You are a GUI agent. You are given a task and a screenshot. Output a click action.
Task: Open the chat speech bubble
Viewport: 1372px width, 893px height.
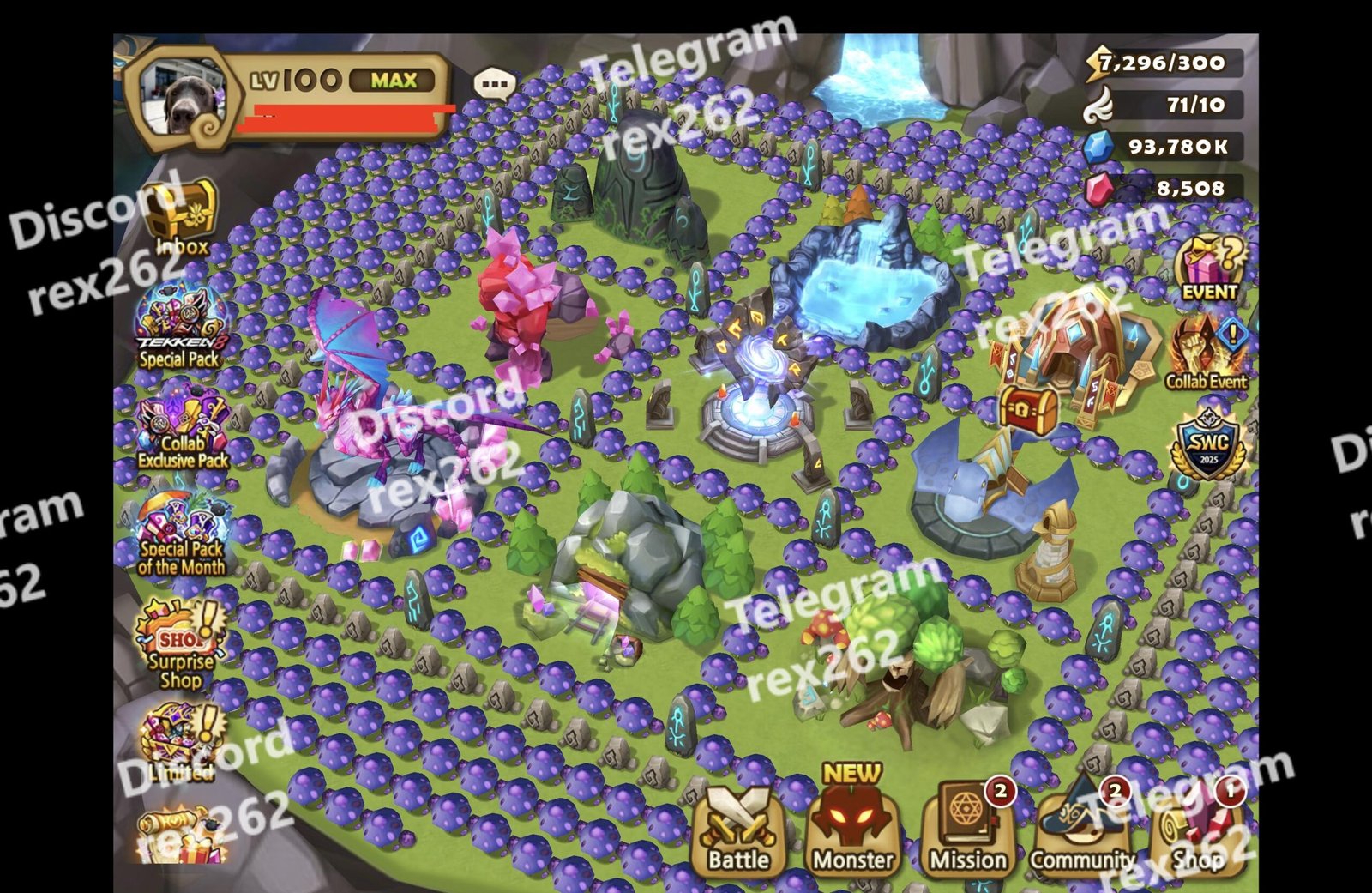(x=495, y=84)
